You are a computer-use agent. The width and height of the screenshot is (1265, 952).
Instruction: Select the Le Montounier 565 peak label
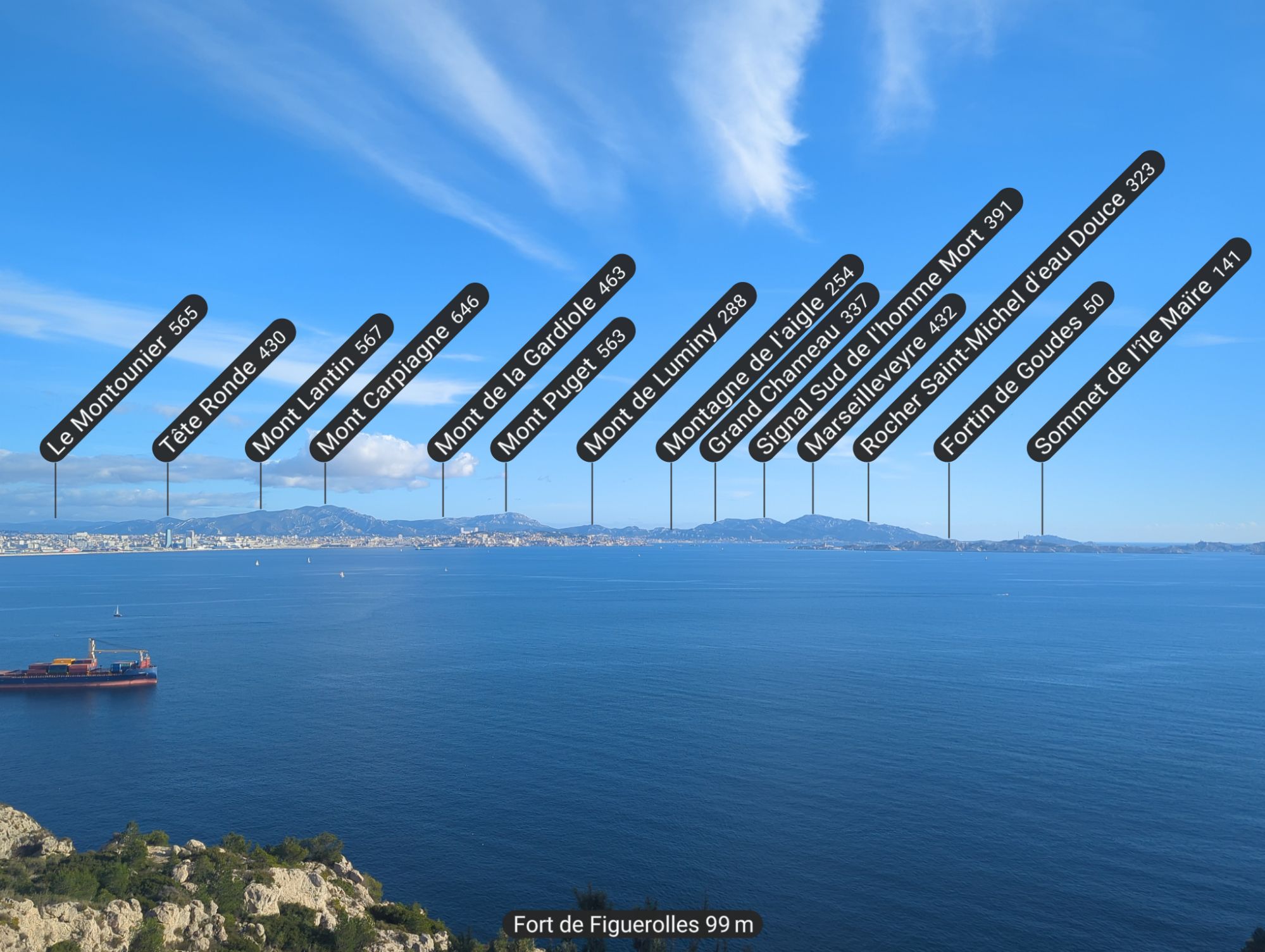click(x=123, y=378)
